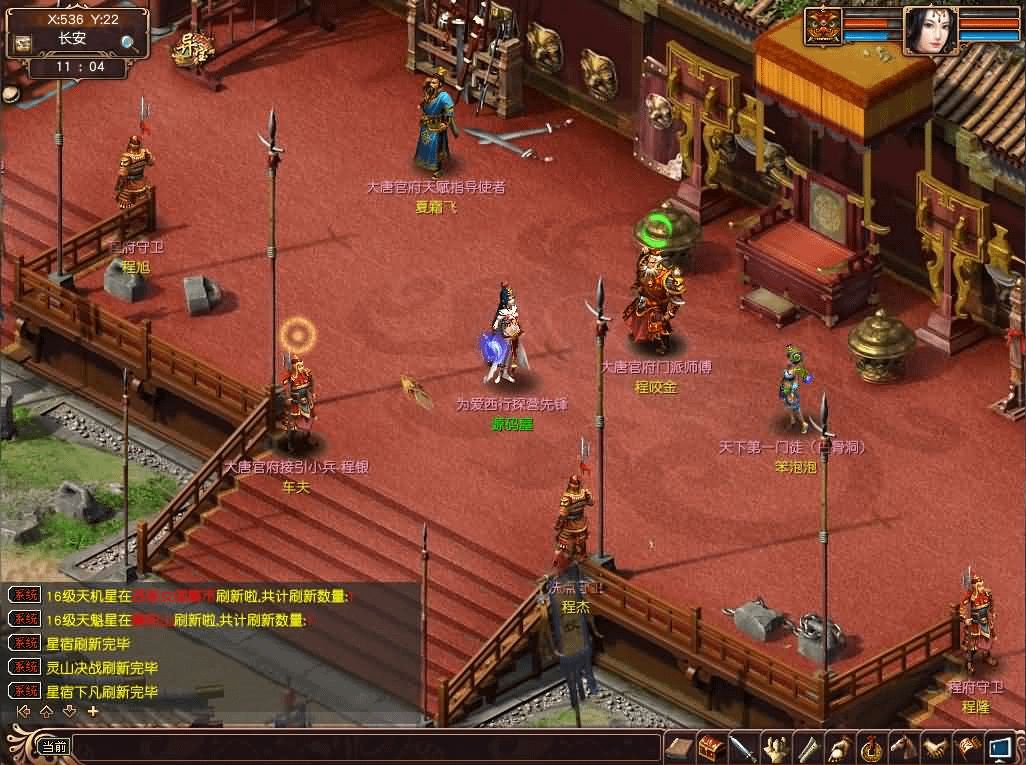Open the treasure chest inventory icon
The image size is (1026, 765).
click(x=711, y=748)
